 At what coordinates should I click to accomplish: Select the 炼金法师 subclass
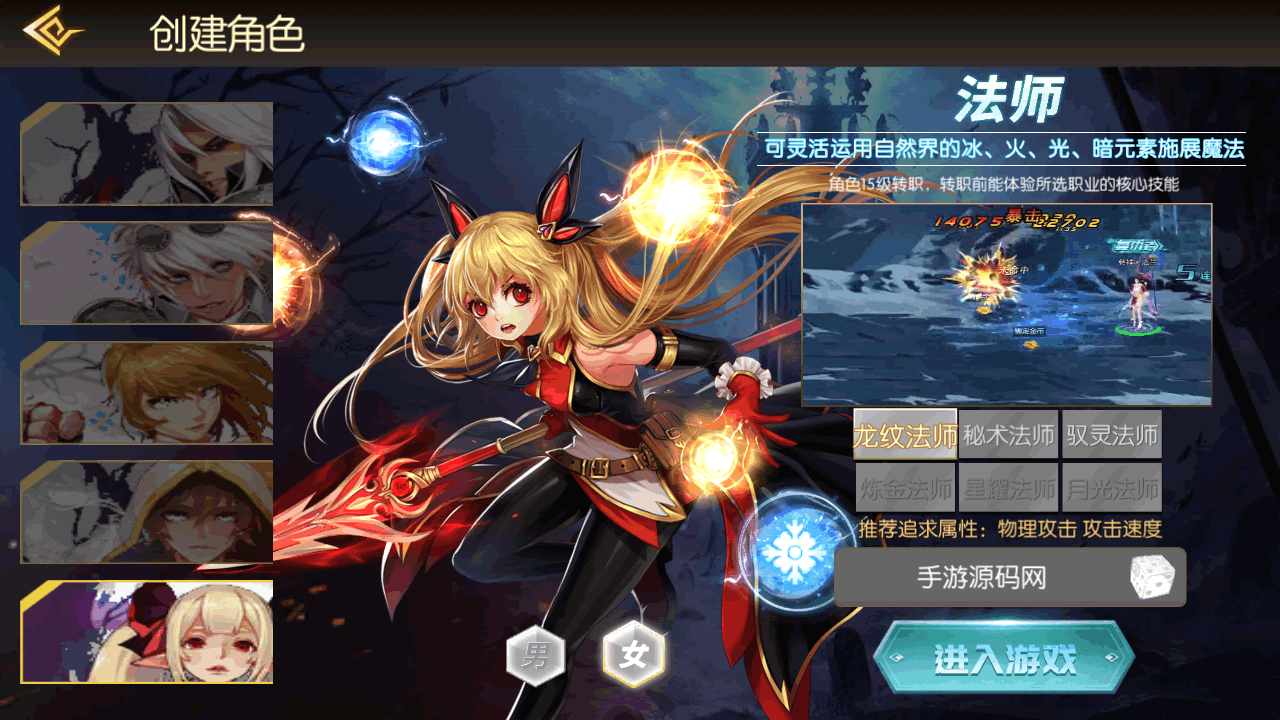point(905,488)
